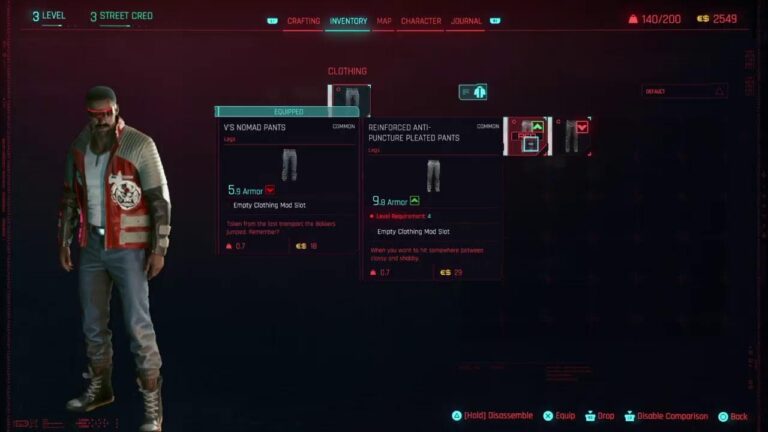This screenshot has width=768, height=432.
Task: Go to the Map tab
Action: point(384,21)
